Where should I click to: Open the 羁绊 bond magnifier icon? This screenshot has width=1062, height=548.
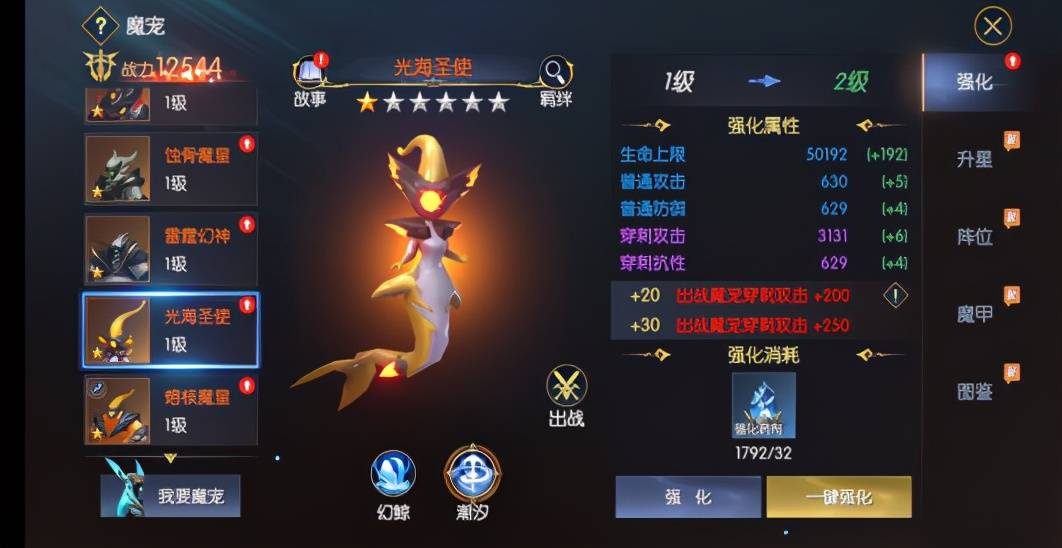(x=555, y=76)
